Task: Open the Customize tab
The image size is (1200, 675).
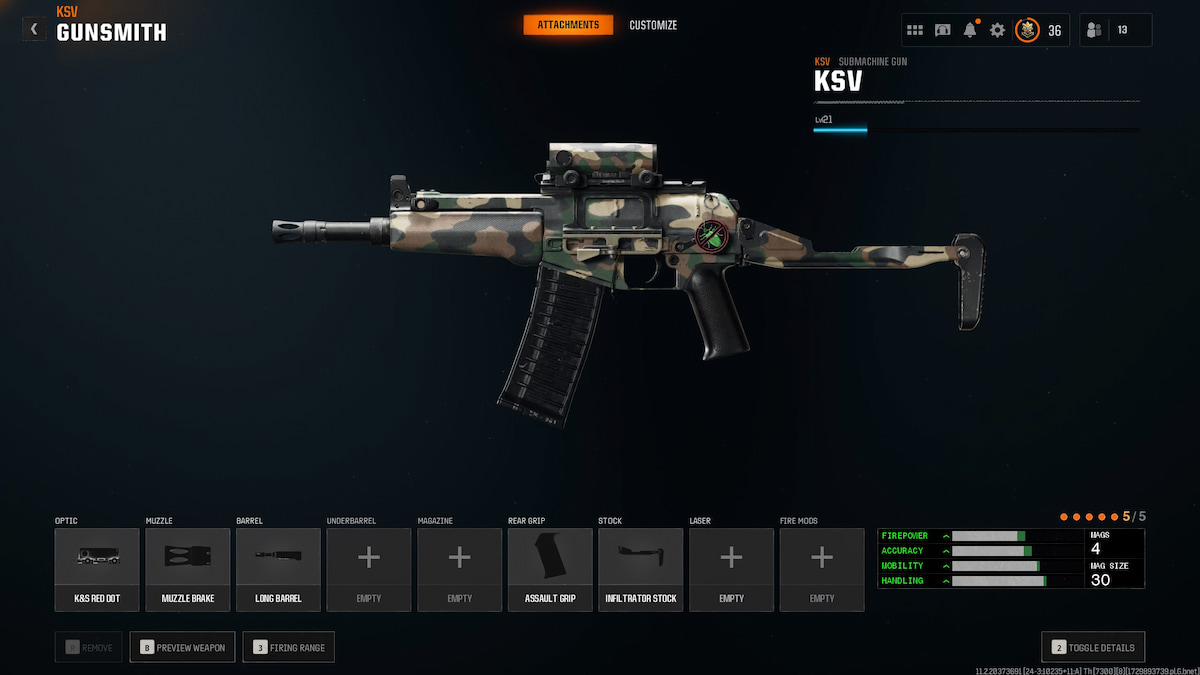Action: (x=653, y=25)
